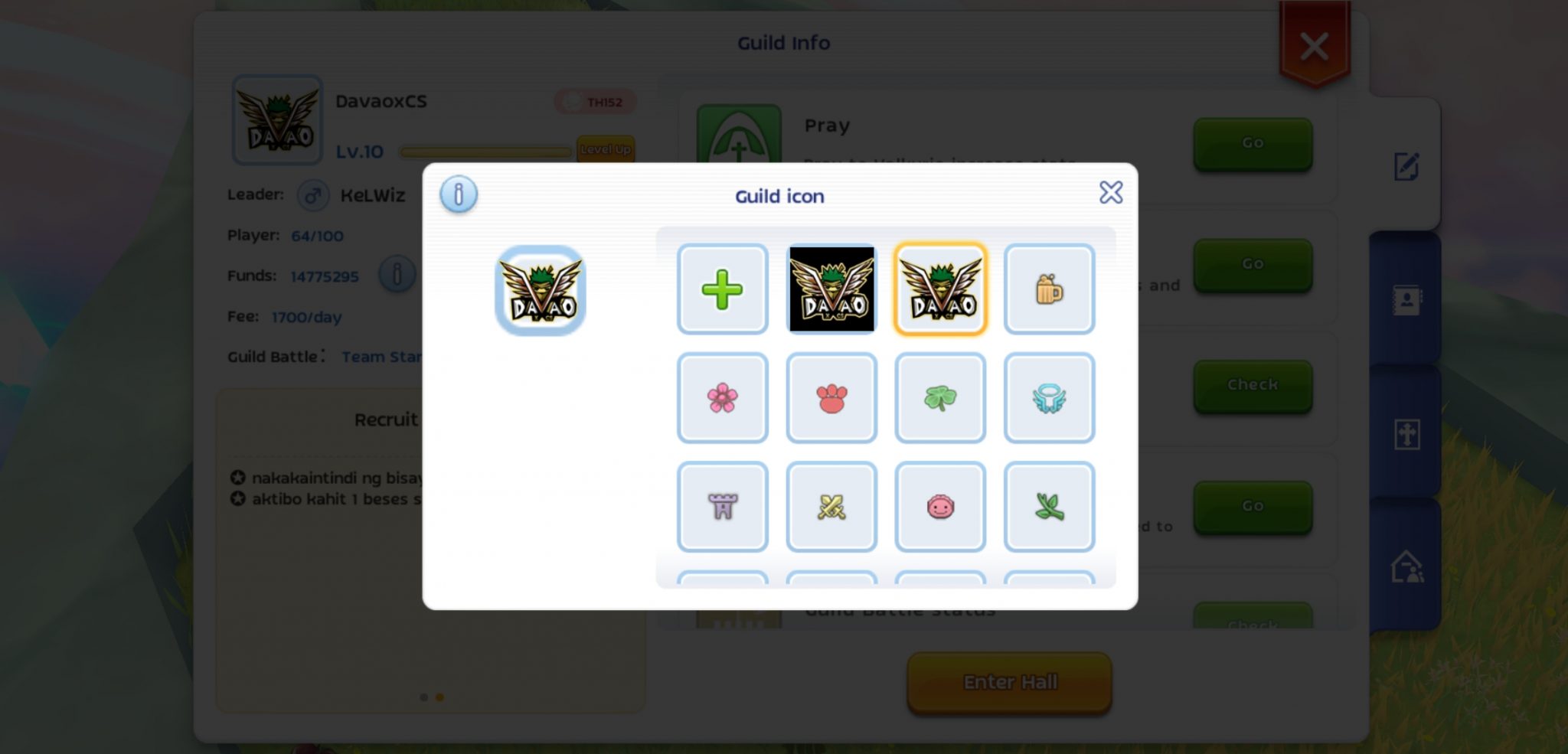The image size is (1568, 754).
Task: Click the green plus to upload custom icon
Action: click(723, 289)
